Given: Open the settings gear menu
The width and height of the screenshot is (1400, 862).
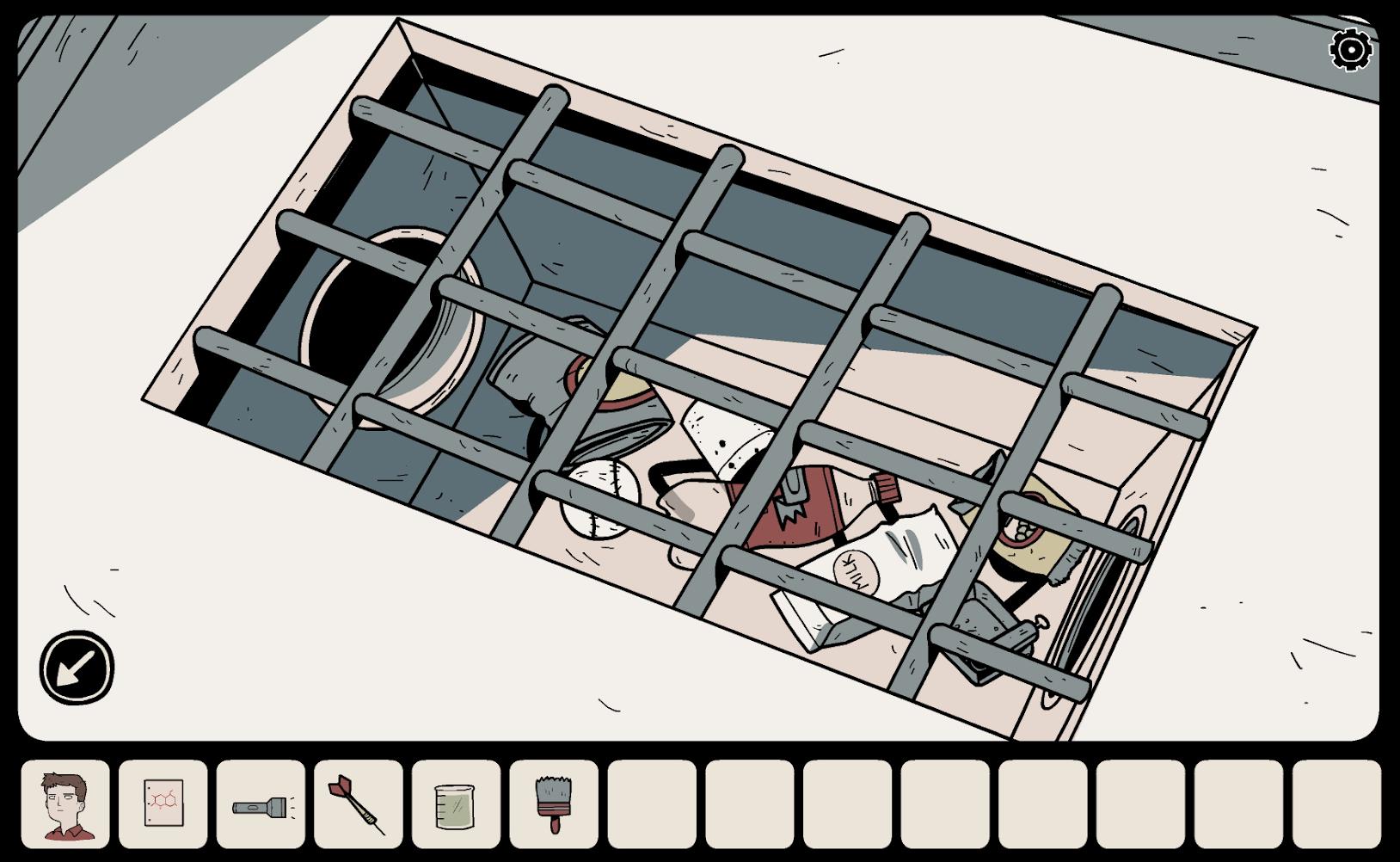Looking at the screenshot, I should (x=1351, y=50).
